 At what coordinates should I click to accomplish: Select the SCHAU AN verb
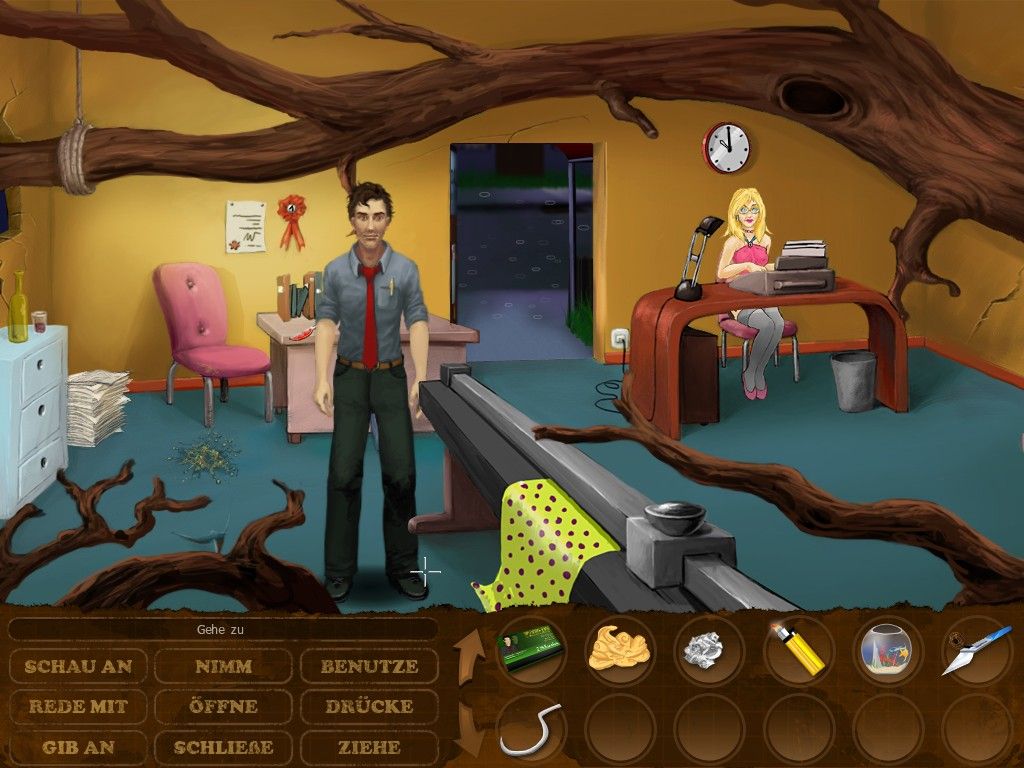click(x=79, y=666)
